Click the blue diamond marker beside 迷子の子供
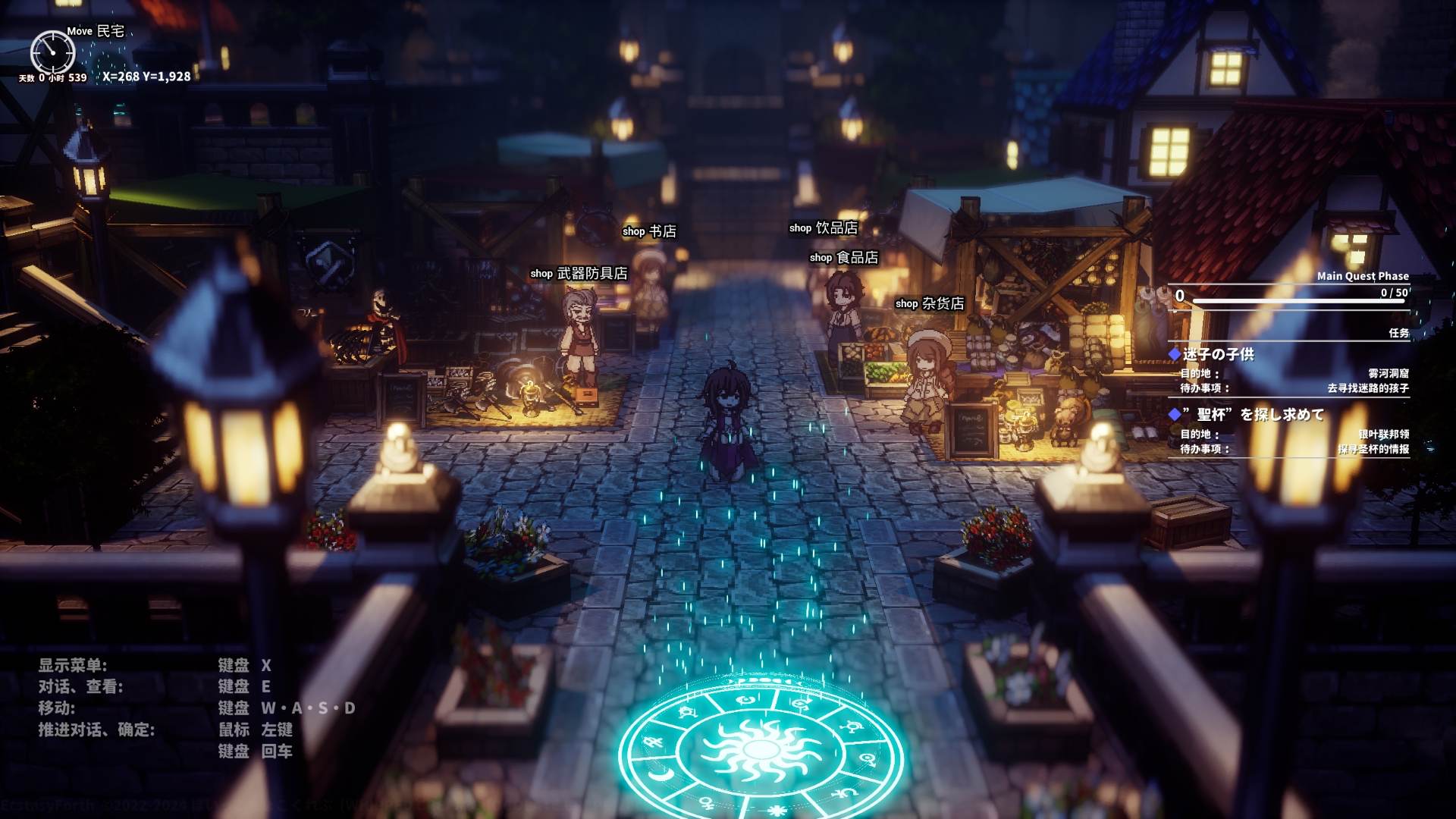 coord(1173,354)
